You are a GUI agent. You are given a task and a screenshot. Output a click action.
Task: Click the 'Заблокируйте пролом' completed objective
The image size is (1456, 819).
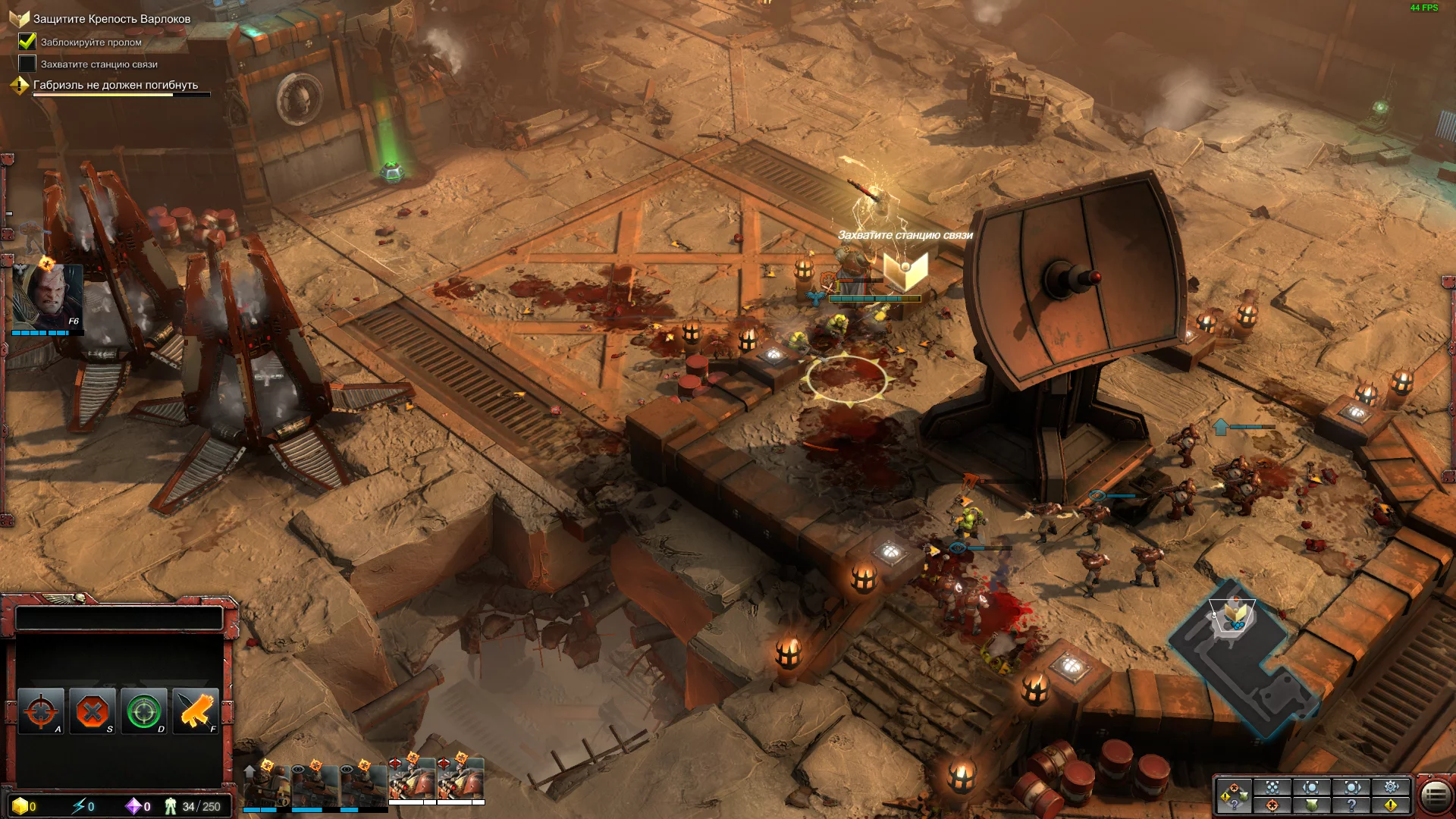tap(91, 42)
